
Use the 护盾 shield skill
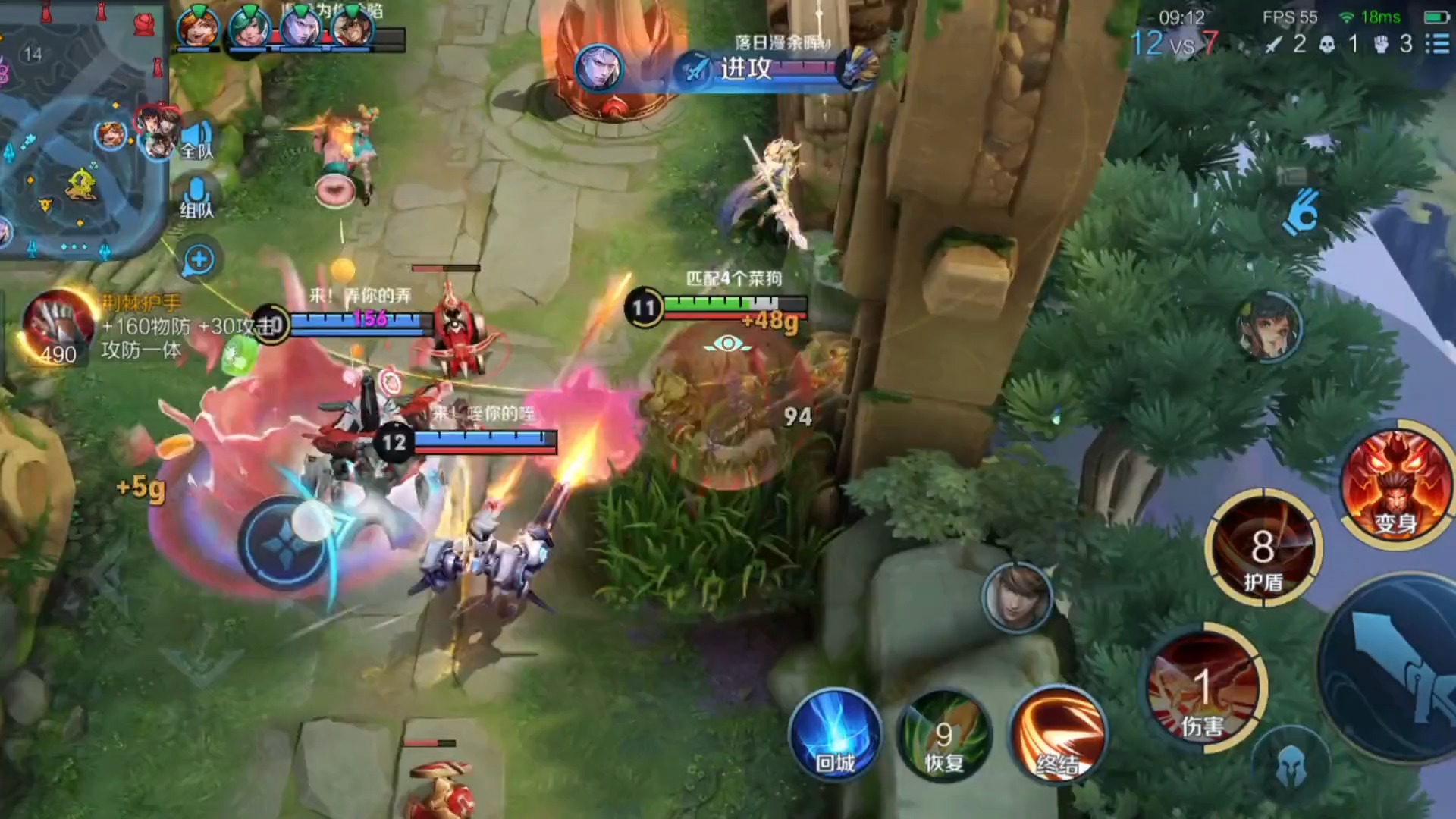1263,548
